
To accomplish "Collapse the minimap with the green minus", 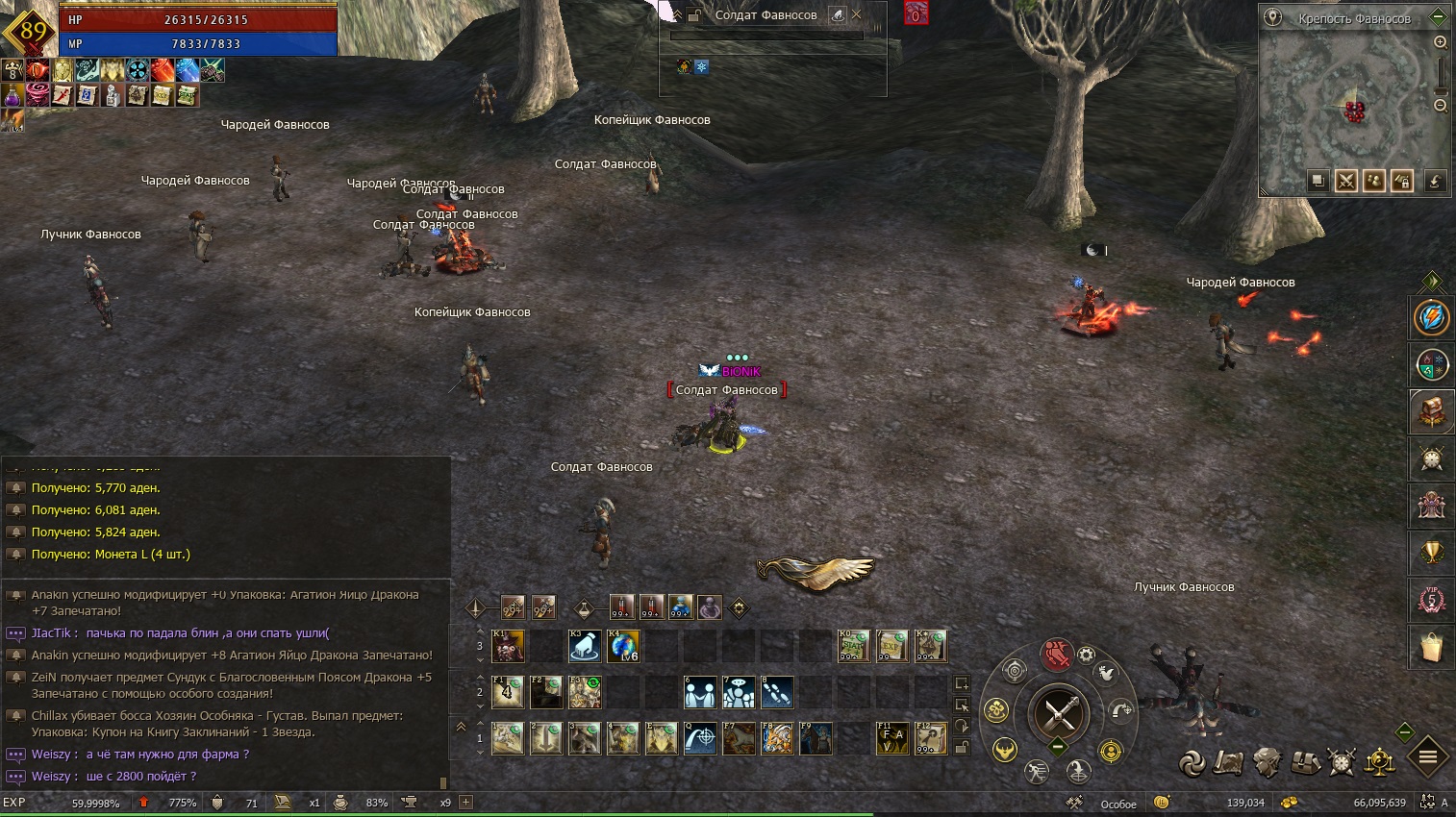I will pyautogui.click(x=1438, y=17).
